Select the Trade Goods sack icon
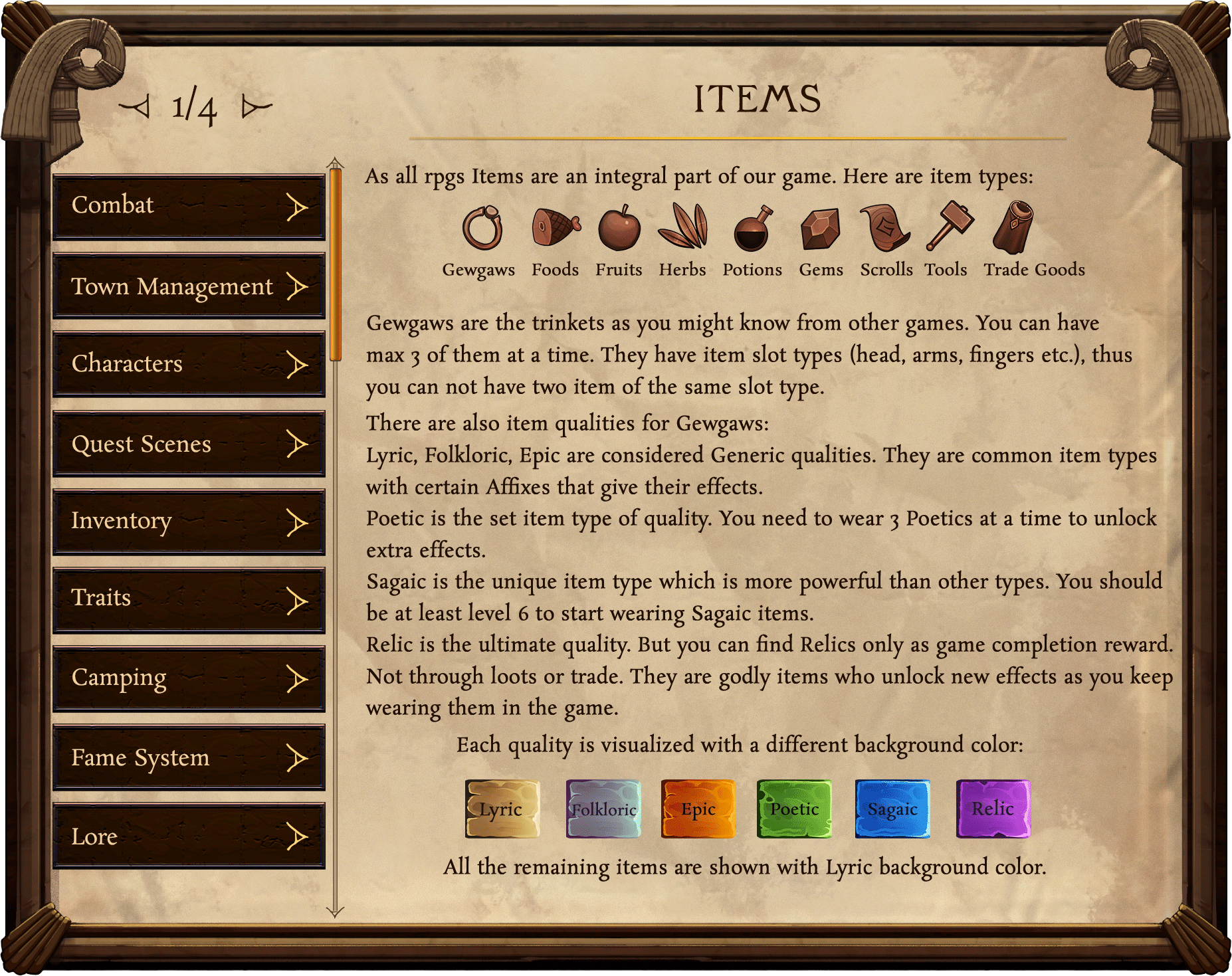This screenshot has height=976, width=1232. point(1013,226)
